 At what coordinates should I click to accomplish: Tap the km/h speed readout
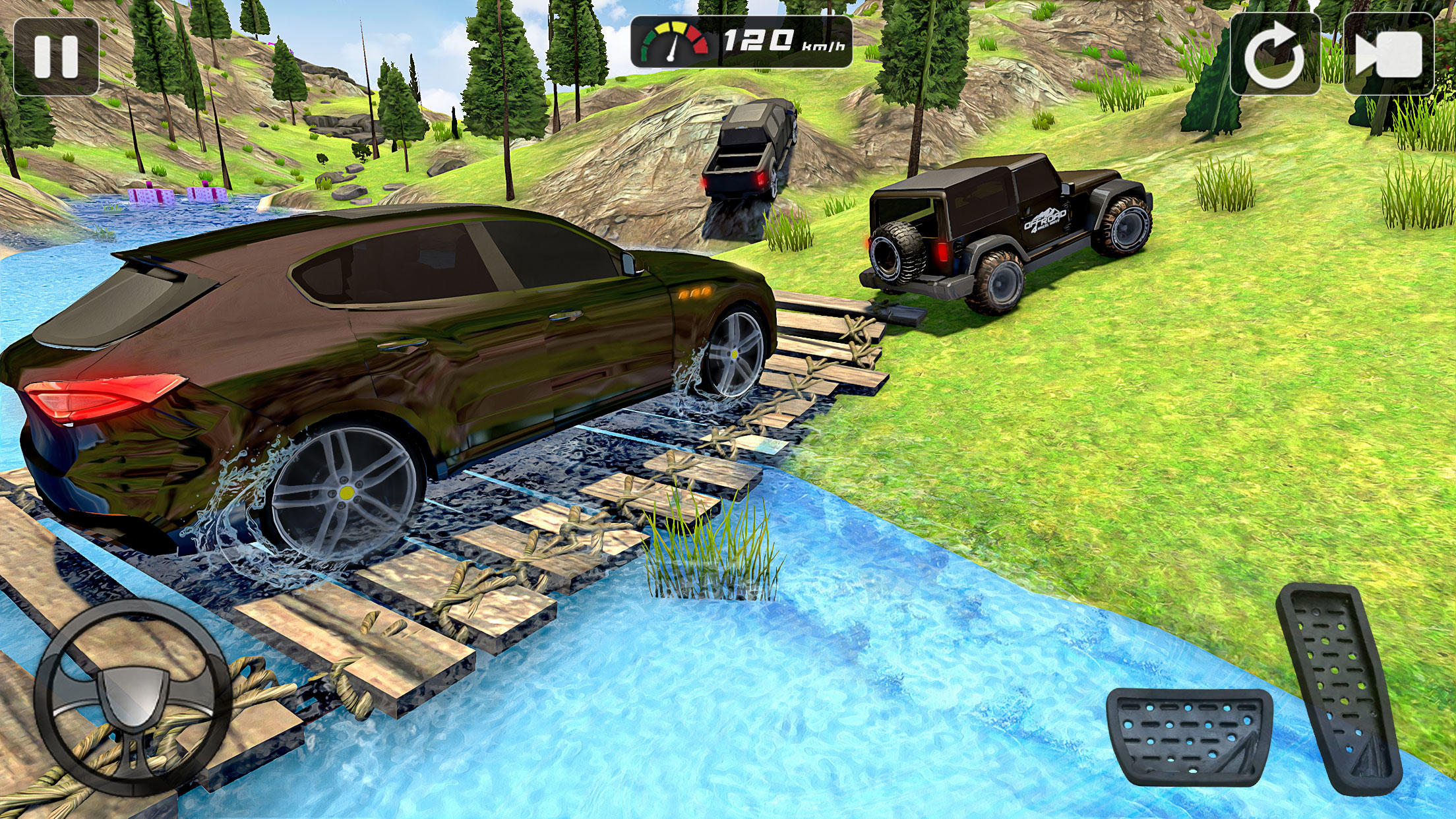tap(778, 41)
